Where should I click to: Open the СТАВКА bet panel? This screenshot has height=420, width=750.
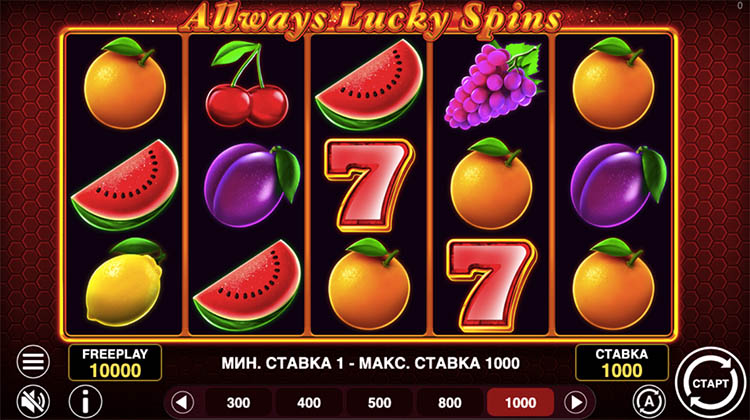619,362
